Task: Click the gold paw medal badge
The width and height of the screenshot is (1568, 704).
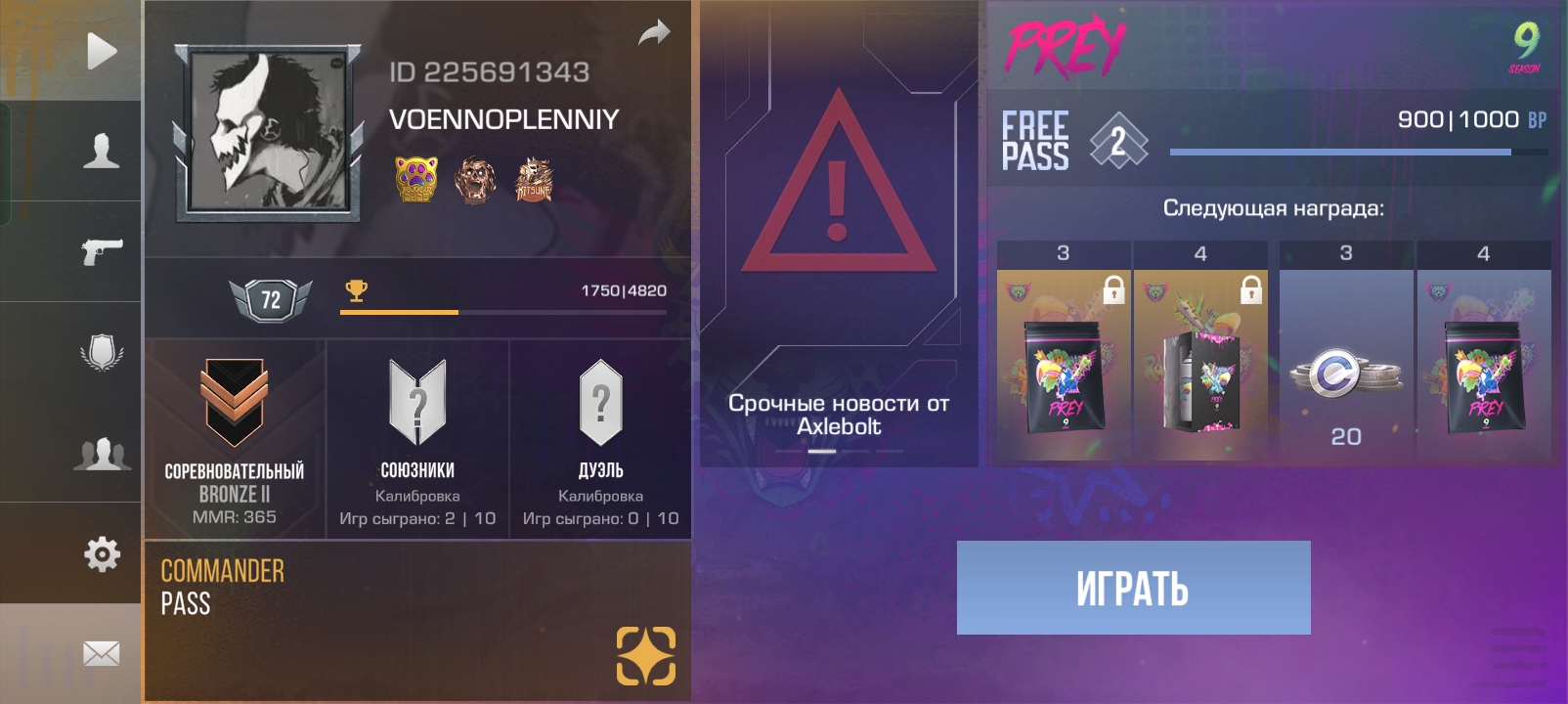Action: tap(416, 179)
